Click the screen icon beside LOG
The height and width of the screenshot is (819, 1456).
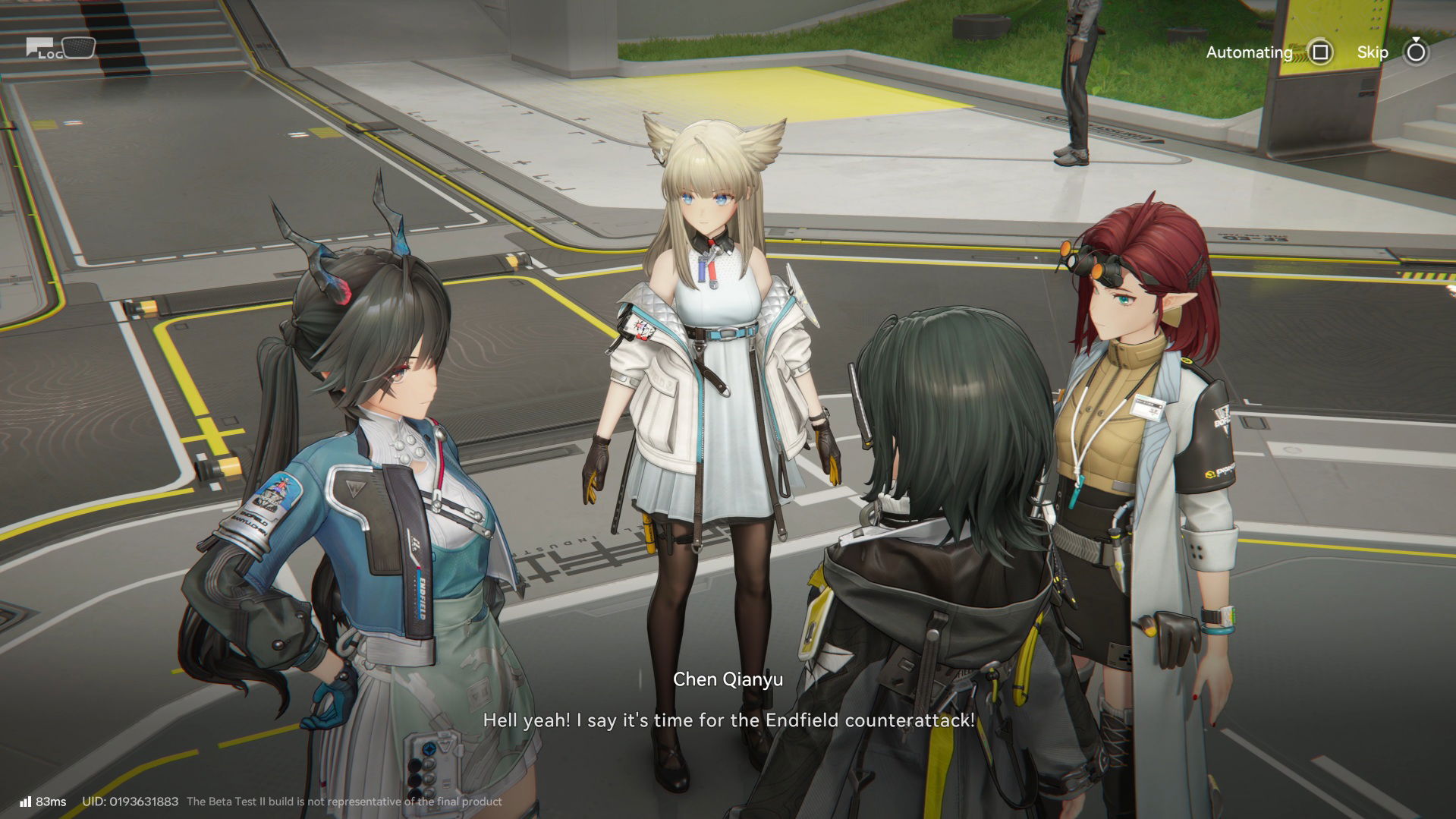pyautogui.click(x=78, y=48)
